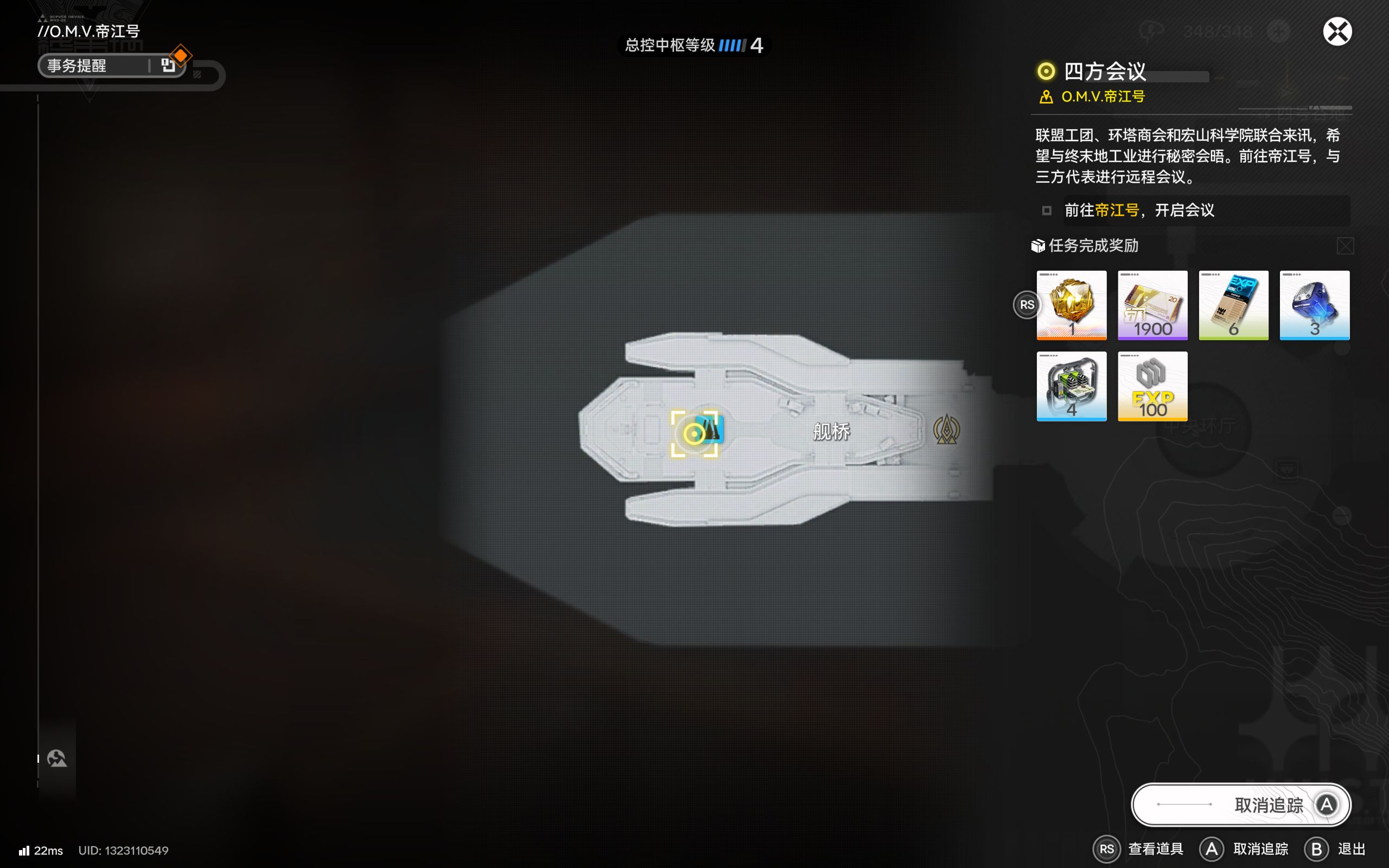Select the tracked quest marker on map
The height and width of the screenshot is (868, 1389).
pyautogui.click(x=694, y=433)
